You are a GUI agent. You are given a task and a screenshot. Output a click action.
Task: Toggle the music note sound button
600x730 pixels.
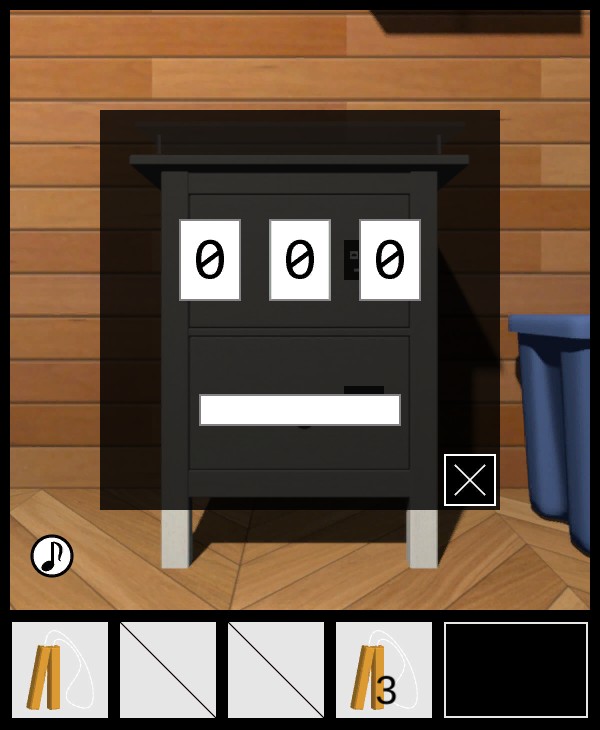click(x=52, y=556)
